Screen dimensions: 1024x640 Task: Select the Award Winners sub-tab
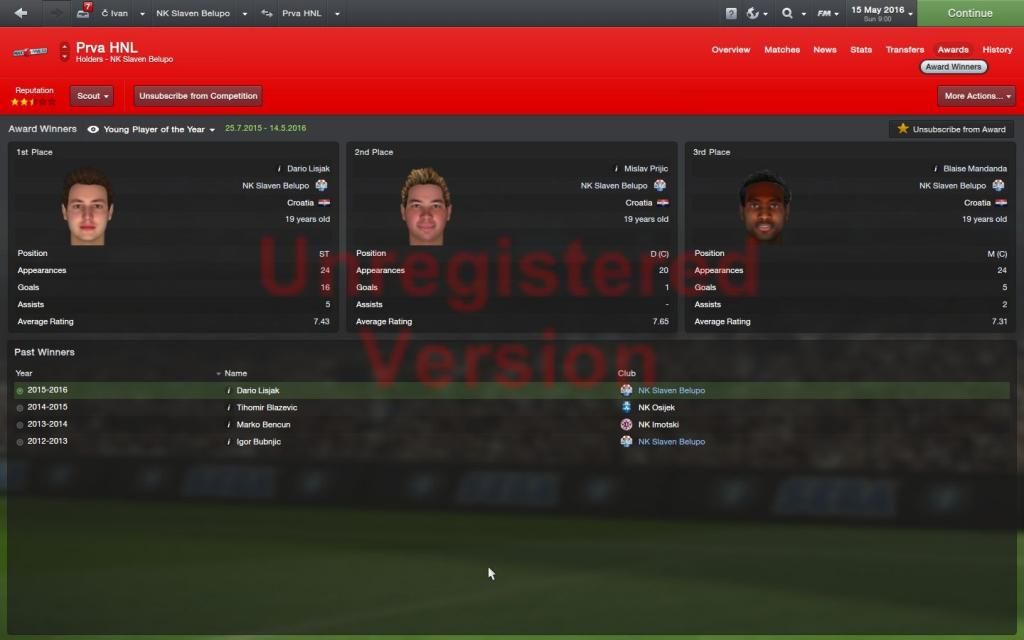coord(953,67)
